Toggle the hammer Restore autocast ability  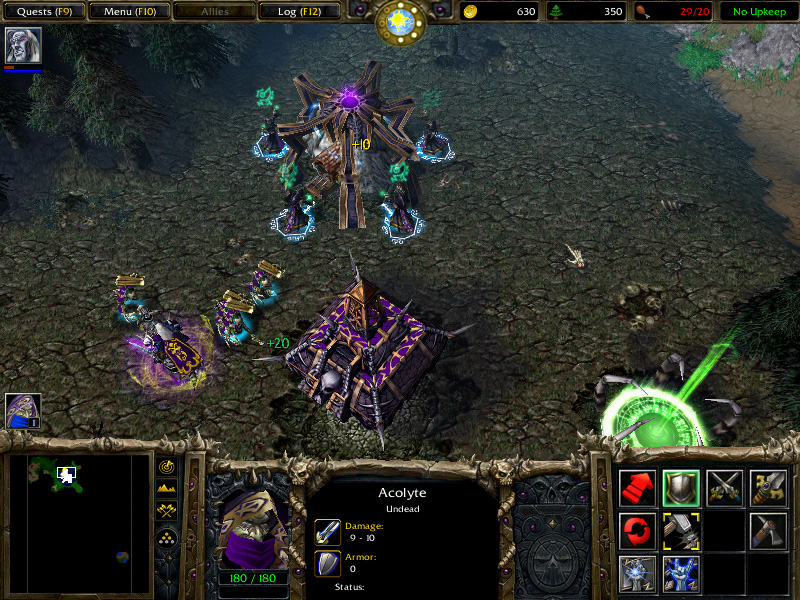(x=681, y=530)
